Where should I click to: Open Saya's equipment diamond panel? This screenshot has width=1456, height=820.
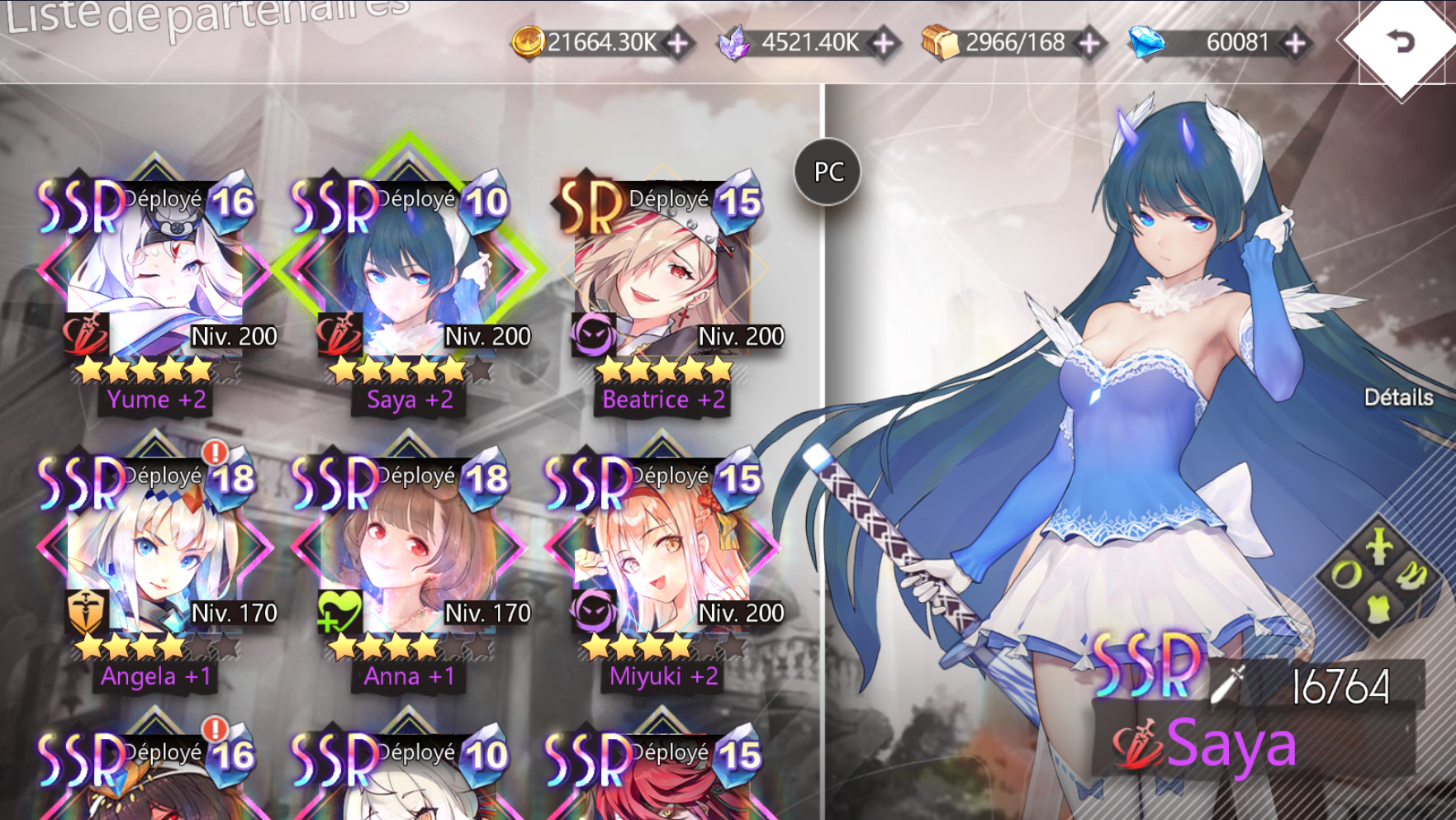click(x=1377, y=577)
